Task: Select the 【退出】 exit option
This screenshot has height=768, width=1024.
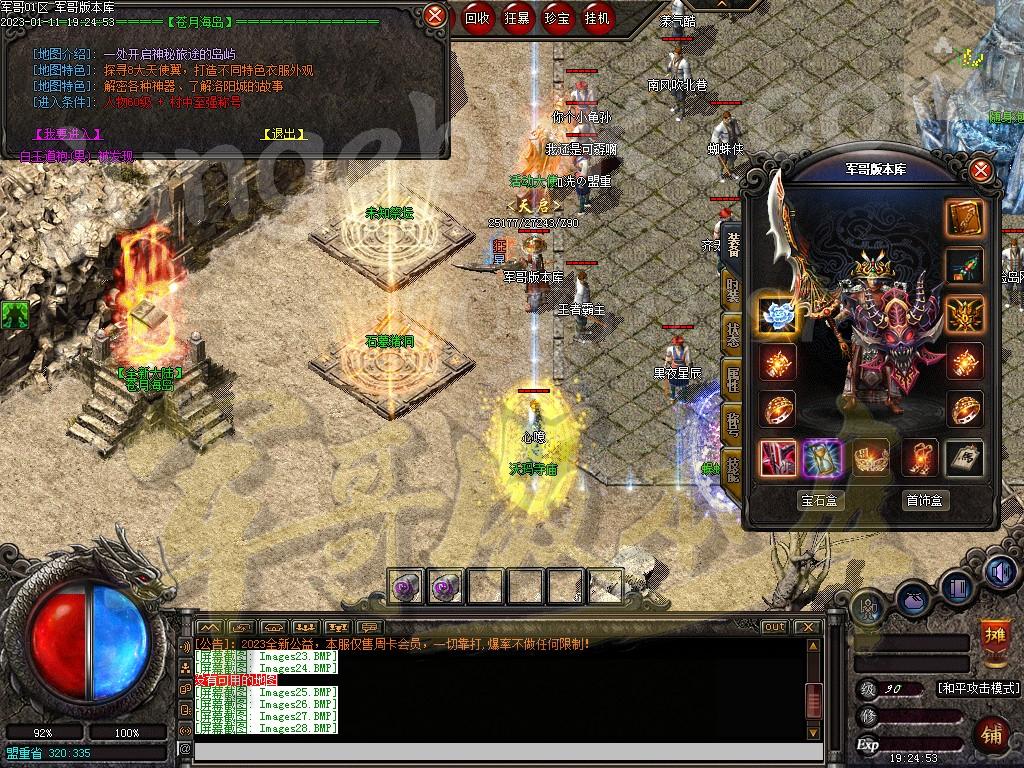Action: [284, 134]
